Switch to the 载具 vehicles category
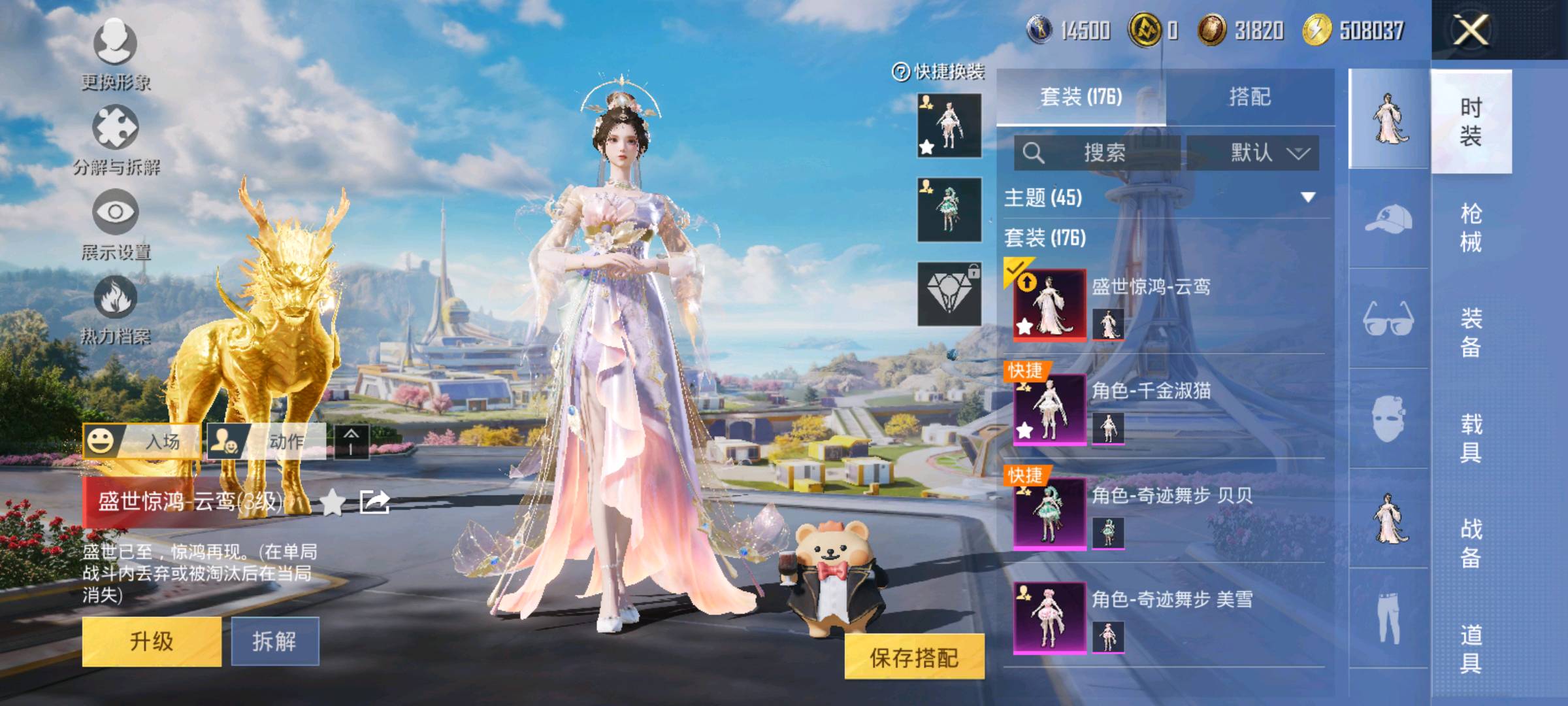Image resolution: width=1568 pixels, height=706 pixels. [x=1471, y=438]
